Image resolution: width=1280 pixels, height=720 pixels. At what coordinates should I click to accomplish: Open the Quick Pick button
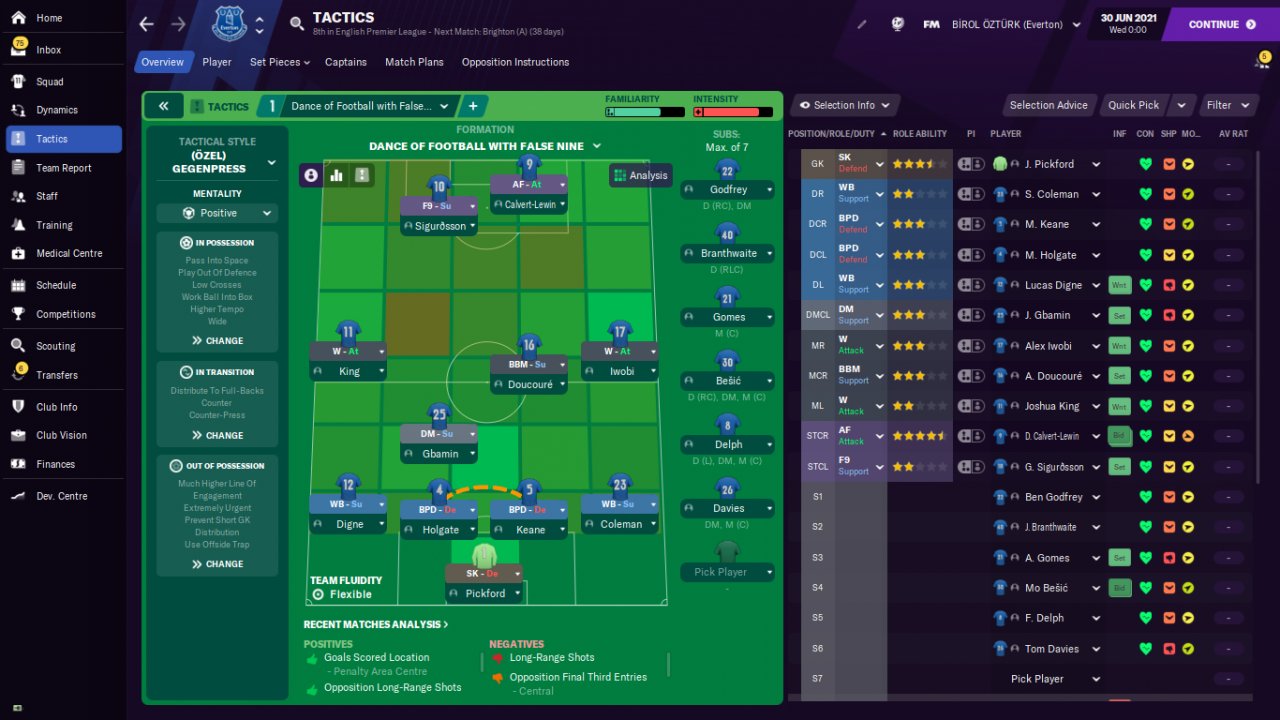coord(1134,105)
